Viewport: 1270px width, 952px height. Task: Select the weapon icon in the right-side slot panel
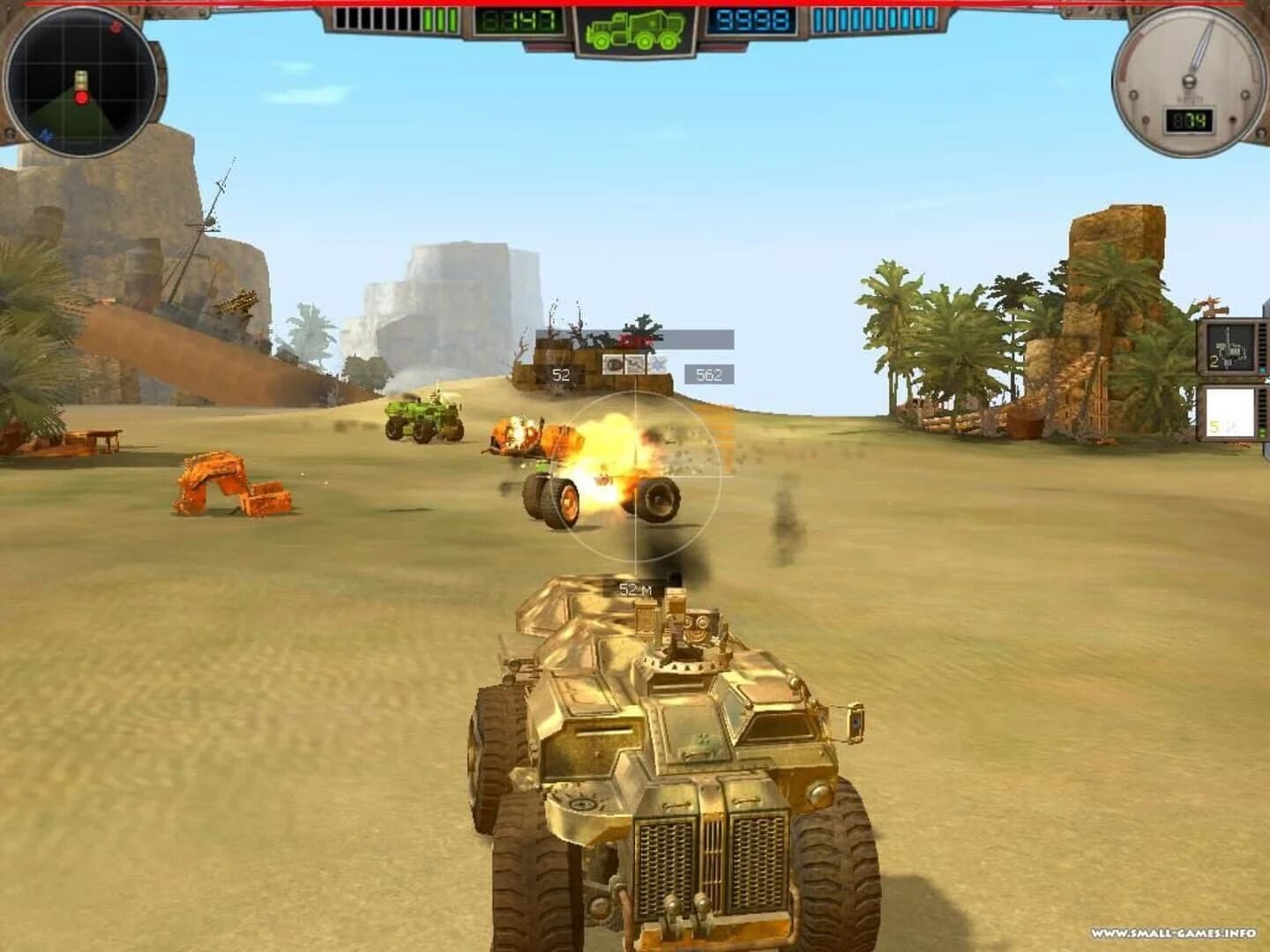[x=1231, y=348]
